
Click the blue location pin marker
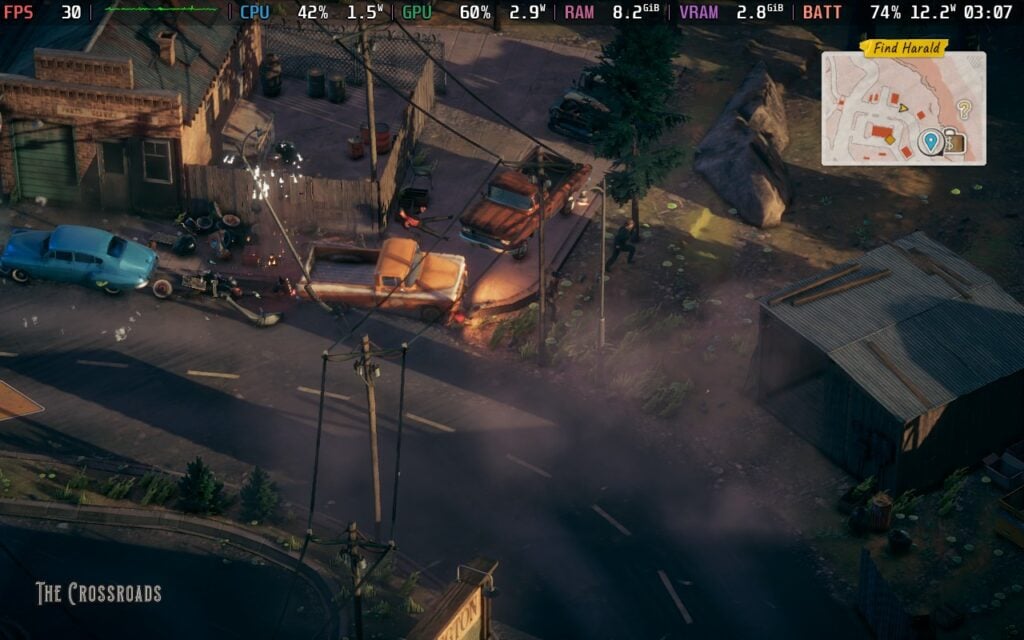(930, 142)
